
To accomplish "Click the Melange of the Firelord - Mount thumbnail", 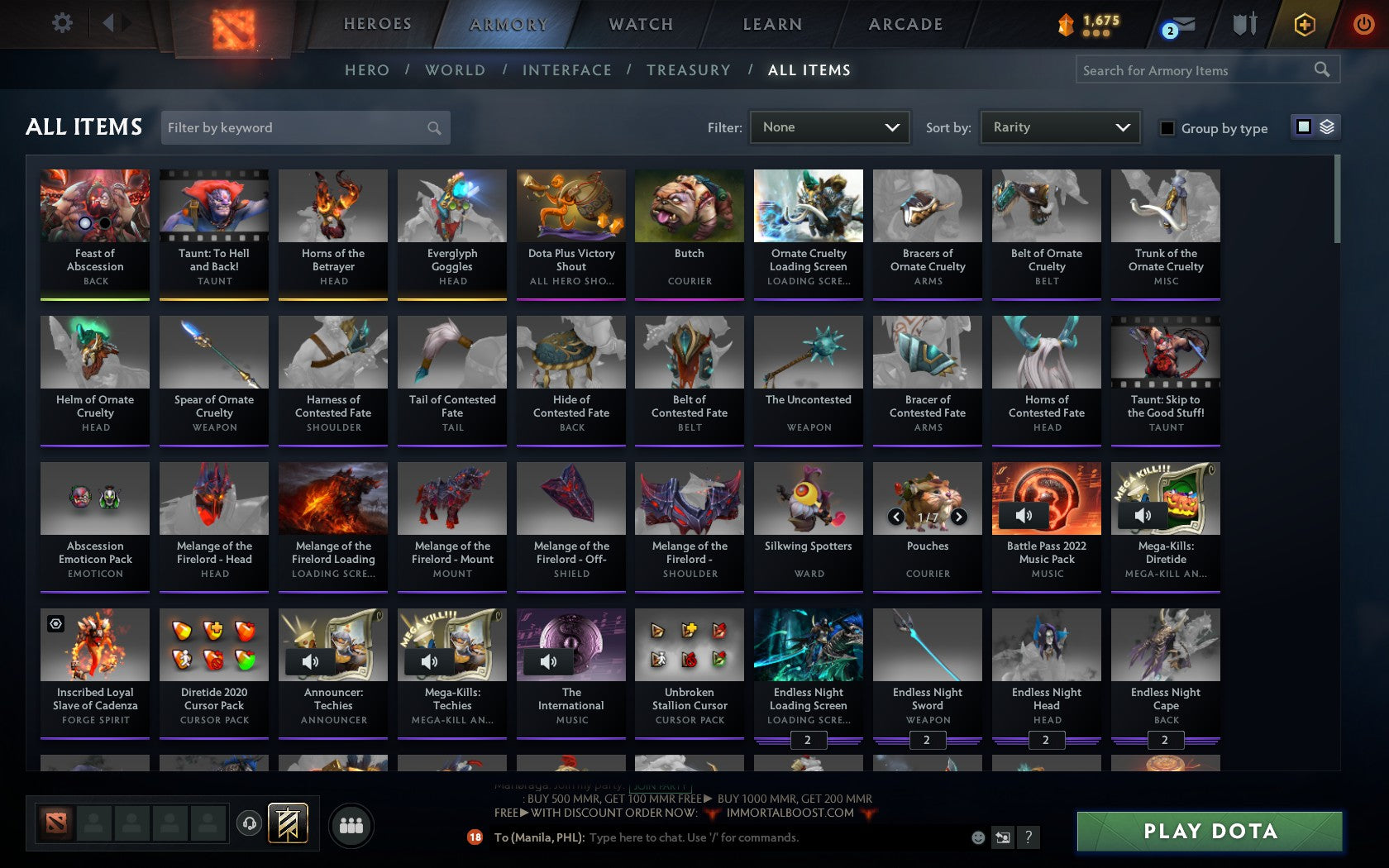I will pos(451,498).
